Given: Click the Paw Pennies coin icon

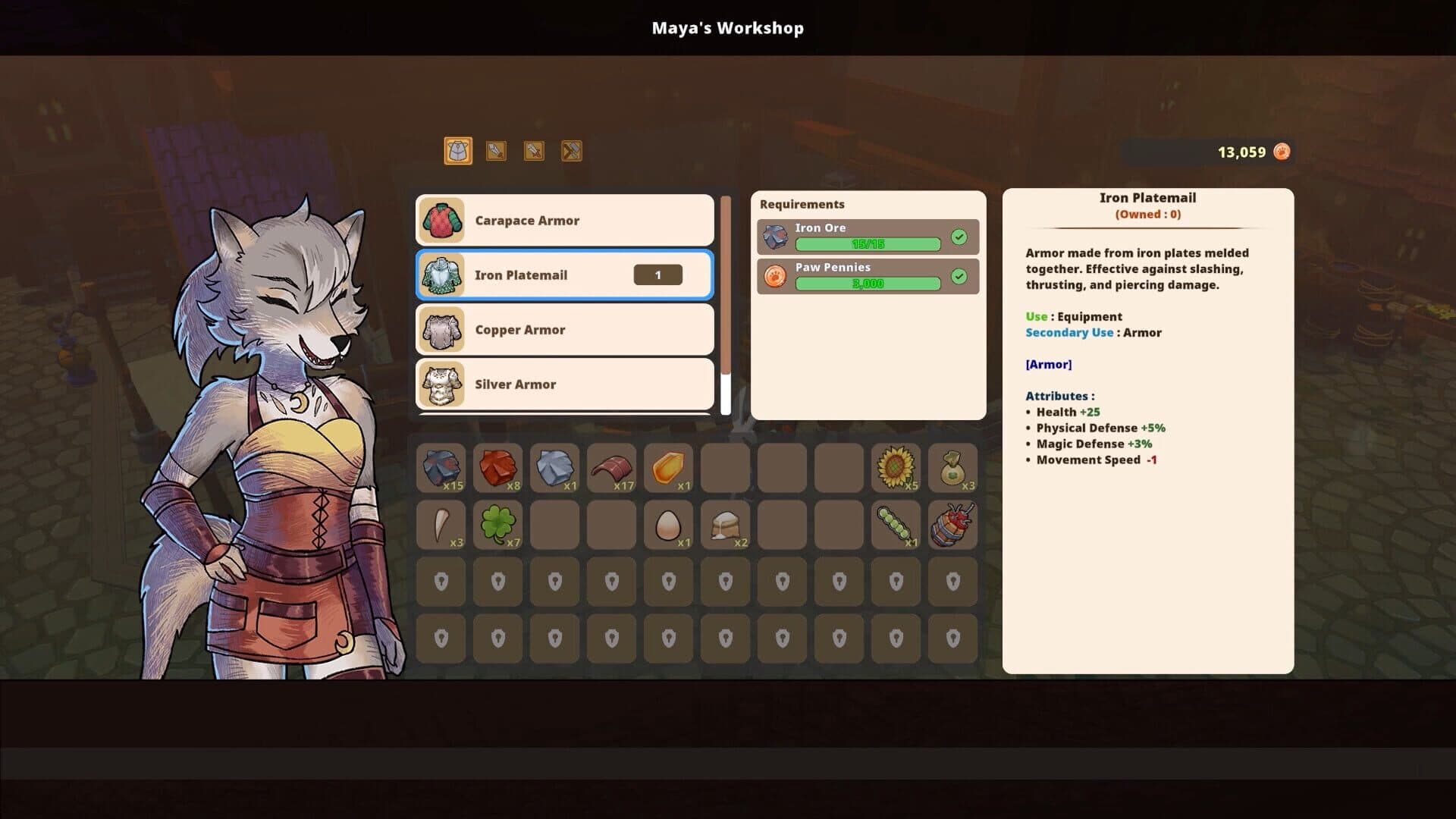Looking at the screenshot, I should [x=774, y=276].
